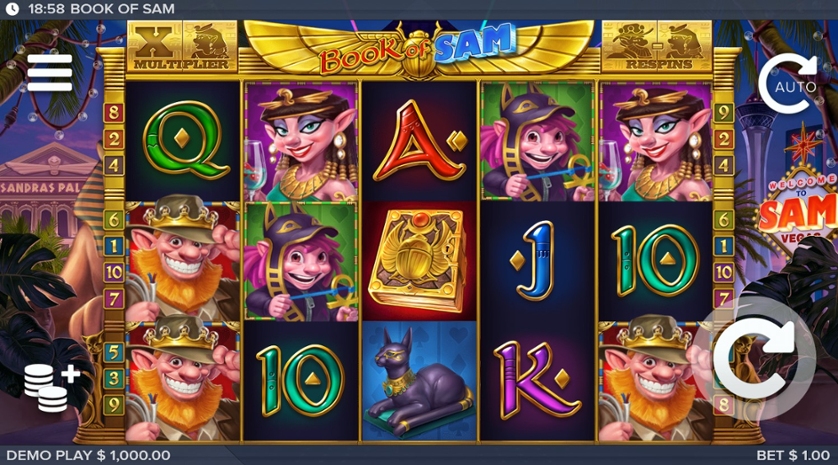Open the hamburger menu

(49, 72)
